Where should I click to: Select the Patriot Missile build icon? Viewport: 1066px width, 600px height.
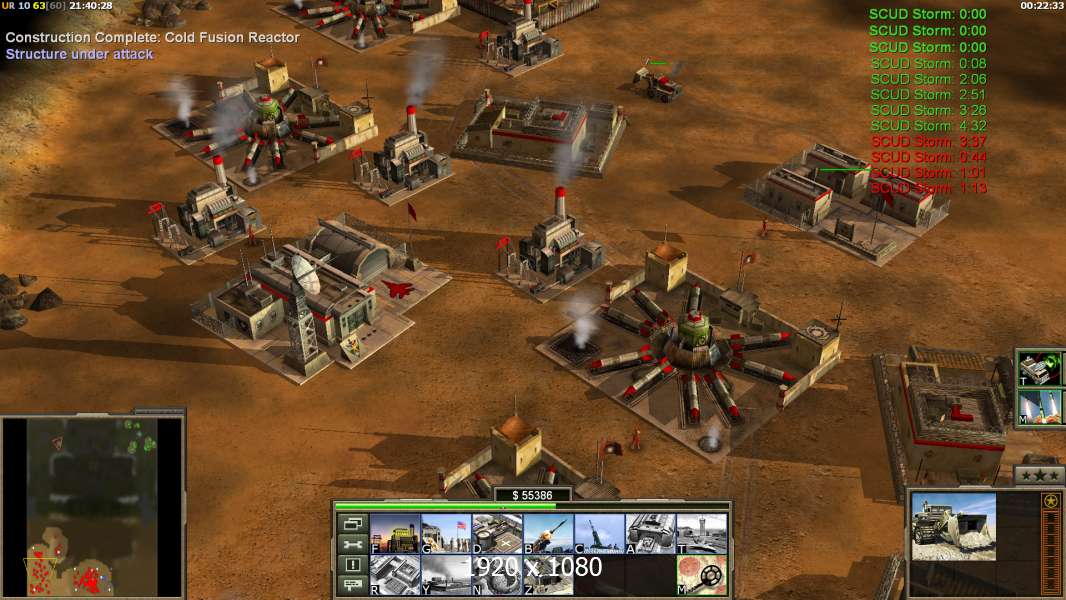point(547,534)
